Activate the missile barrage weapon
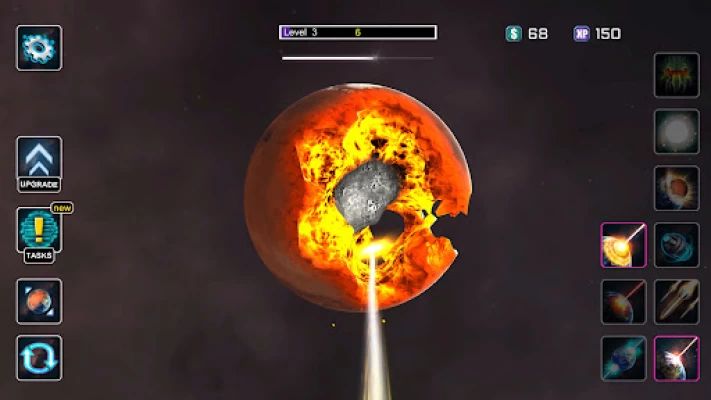Screen dimensions: 711x400 (676, 301)
